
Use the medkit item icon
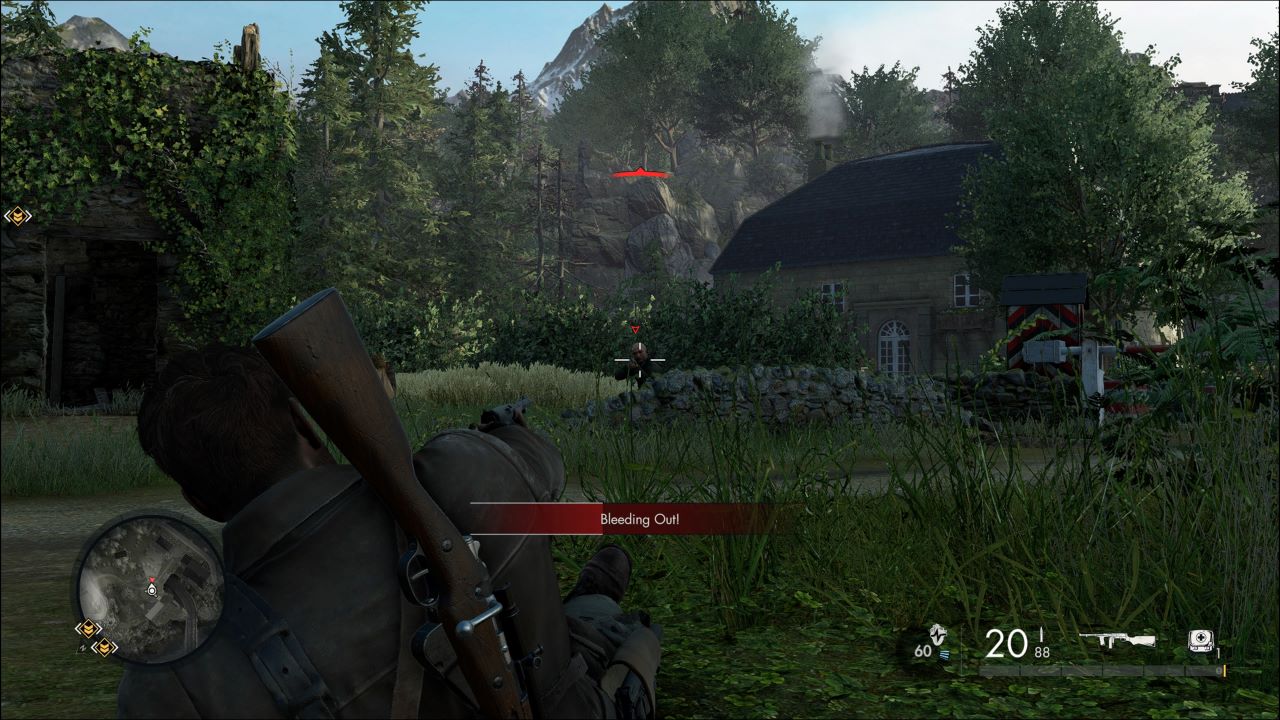[x=1201, y=641]
